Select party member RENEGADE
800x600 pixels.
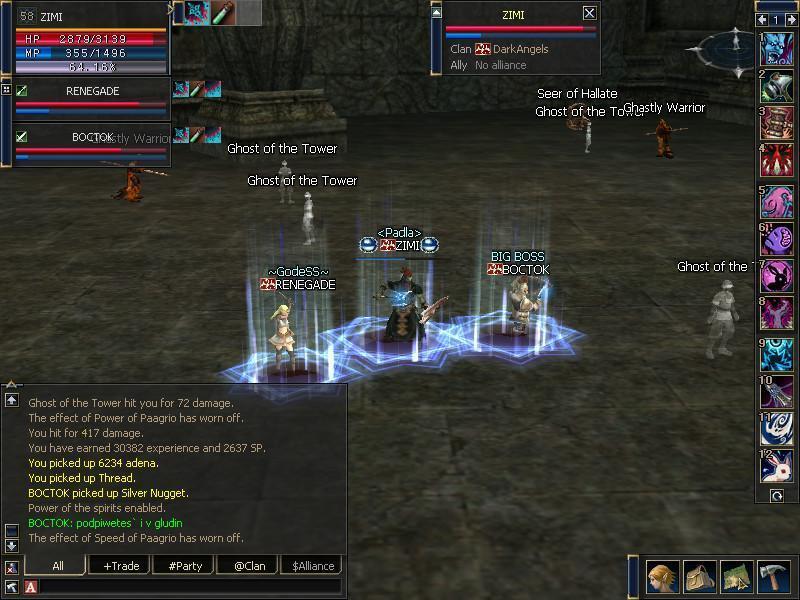point(92,91)
